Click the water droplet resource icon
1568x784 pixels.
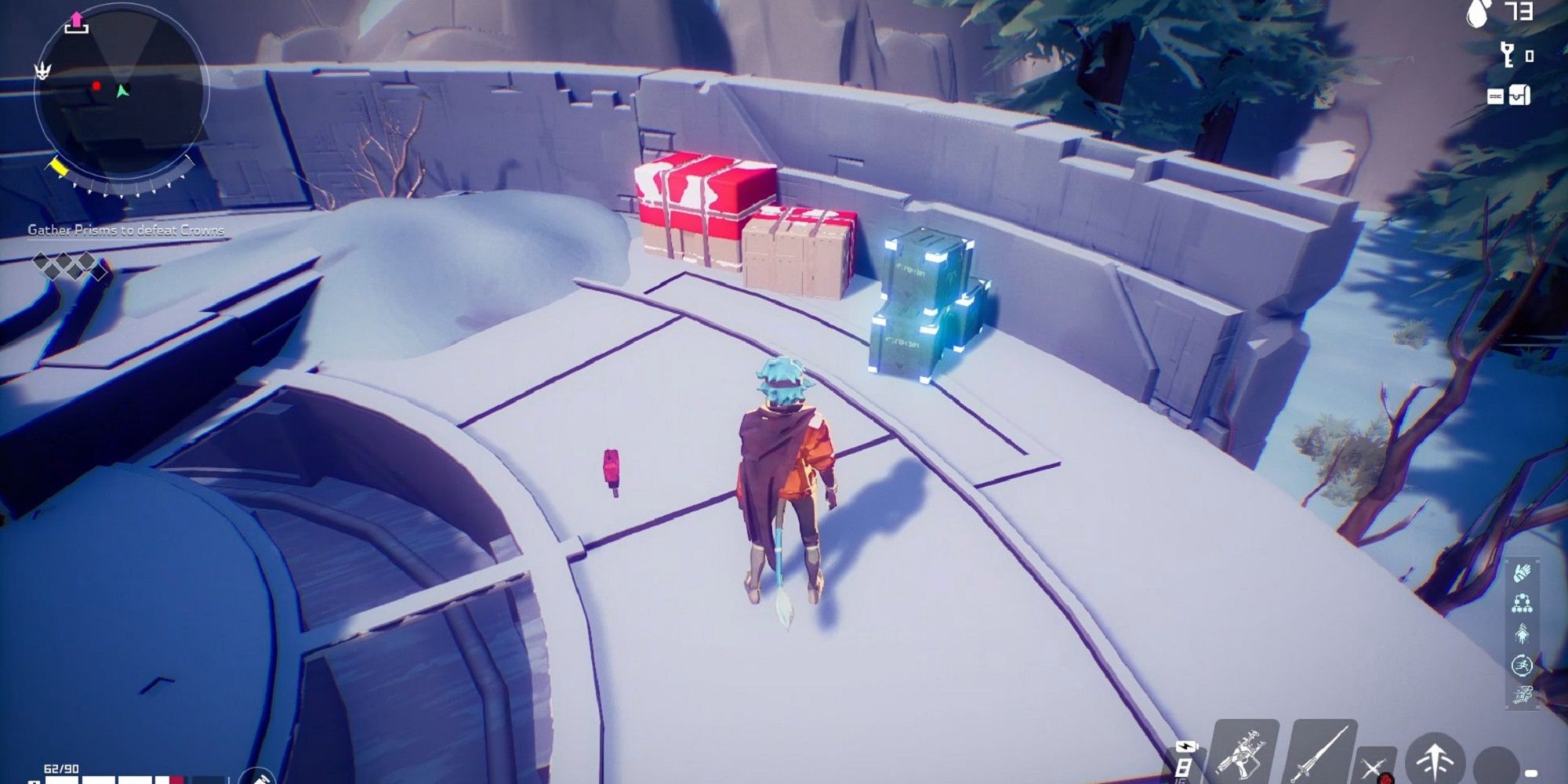click(1476, 13)
